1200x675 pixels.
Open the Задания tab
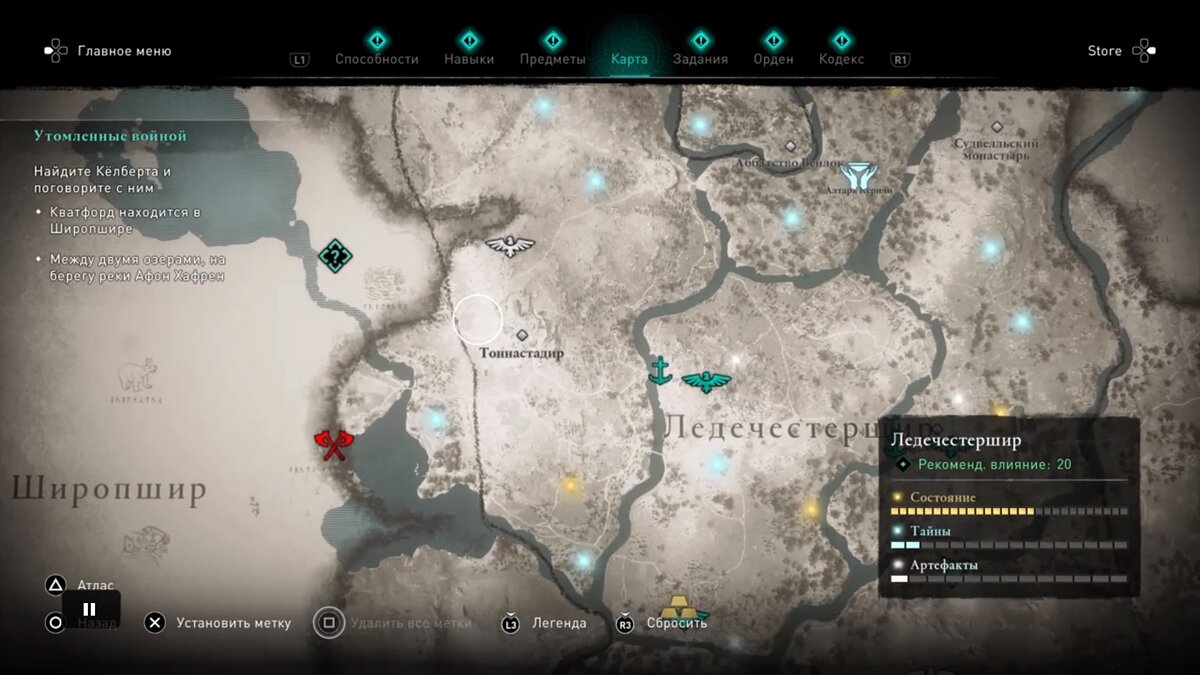701,58
